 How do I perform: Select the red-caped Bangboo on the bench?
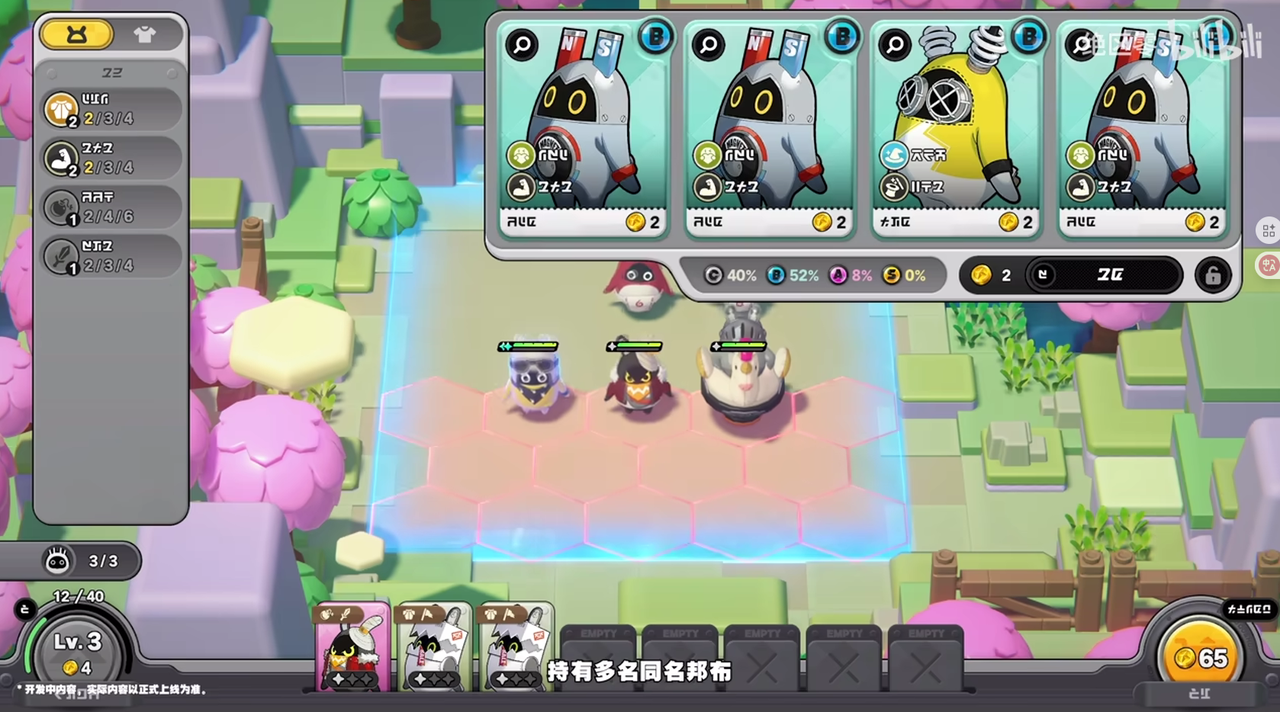point(352,648)
